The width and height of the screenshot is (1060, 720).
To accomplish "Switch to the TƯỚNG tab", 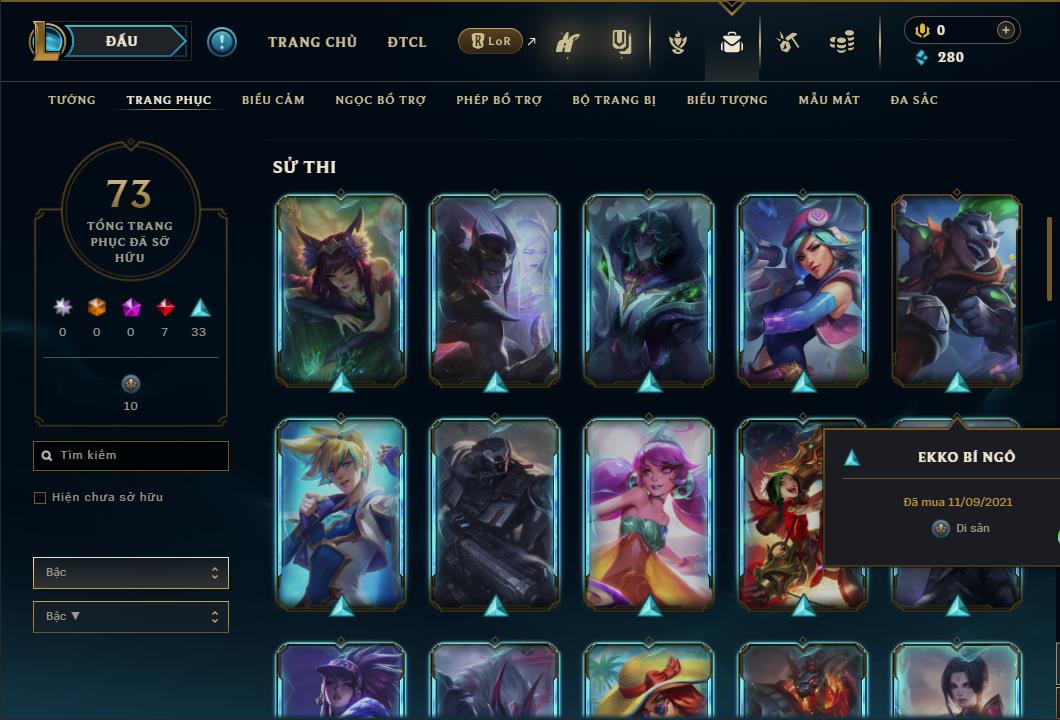I will 72,100.
